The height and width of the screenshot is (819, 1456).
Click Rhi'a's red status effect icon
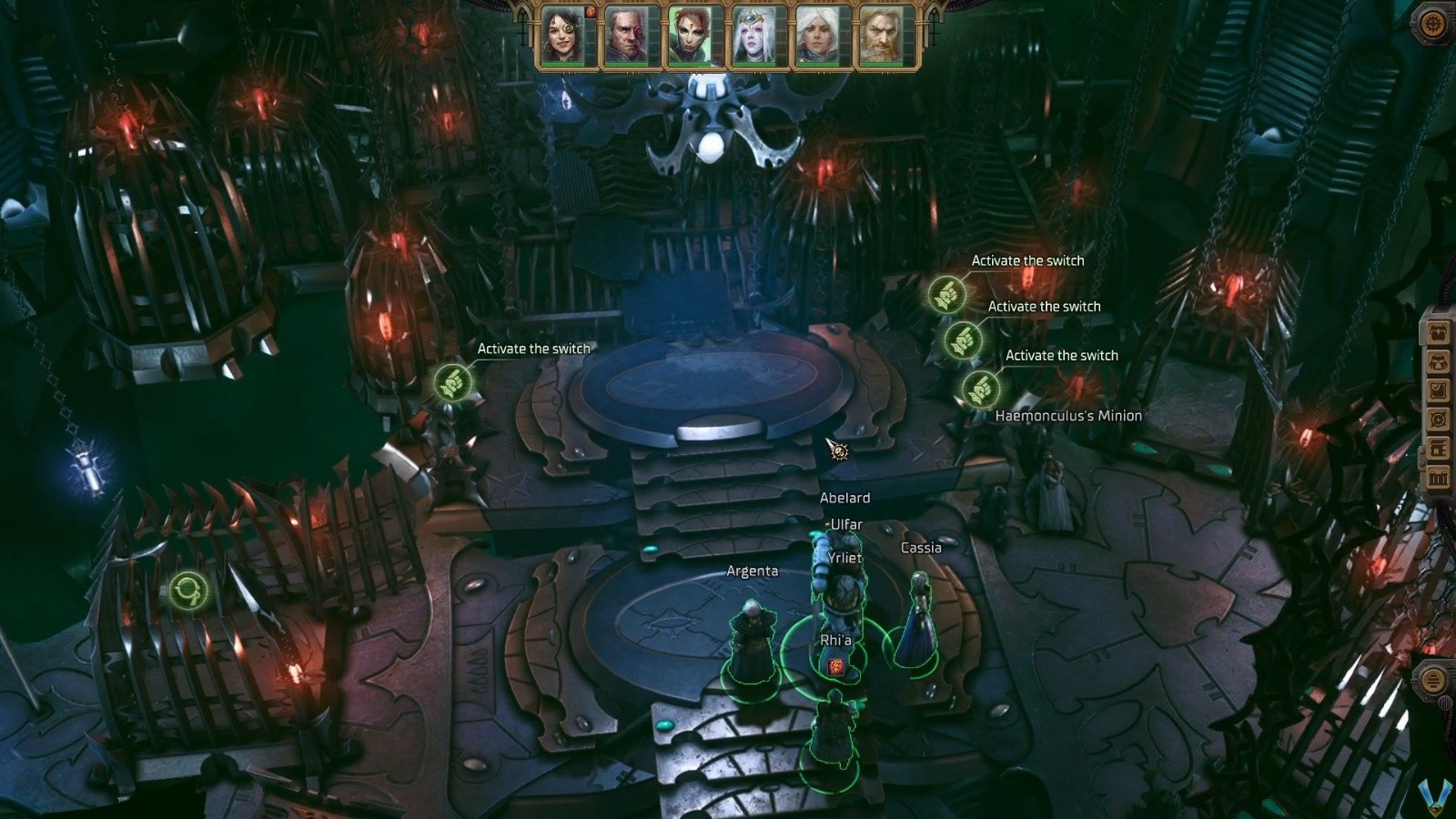click(836, 666)
